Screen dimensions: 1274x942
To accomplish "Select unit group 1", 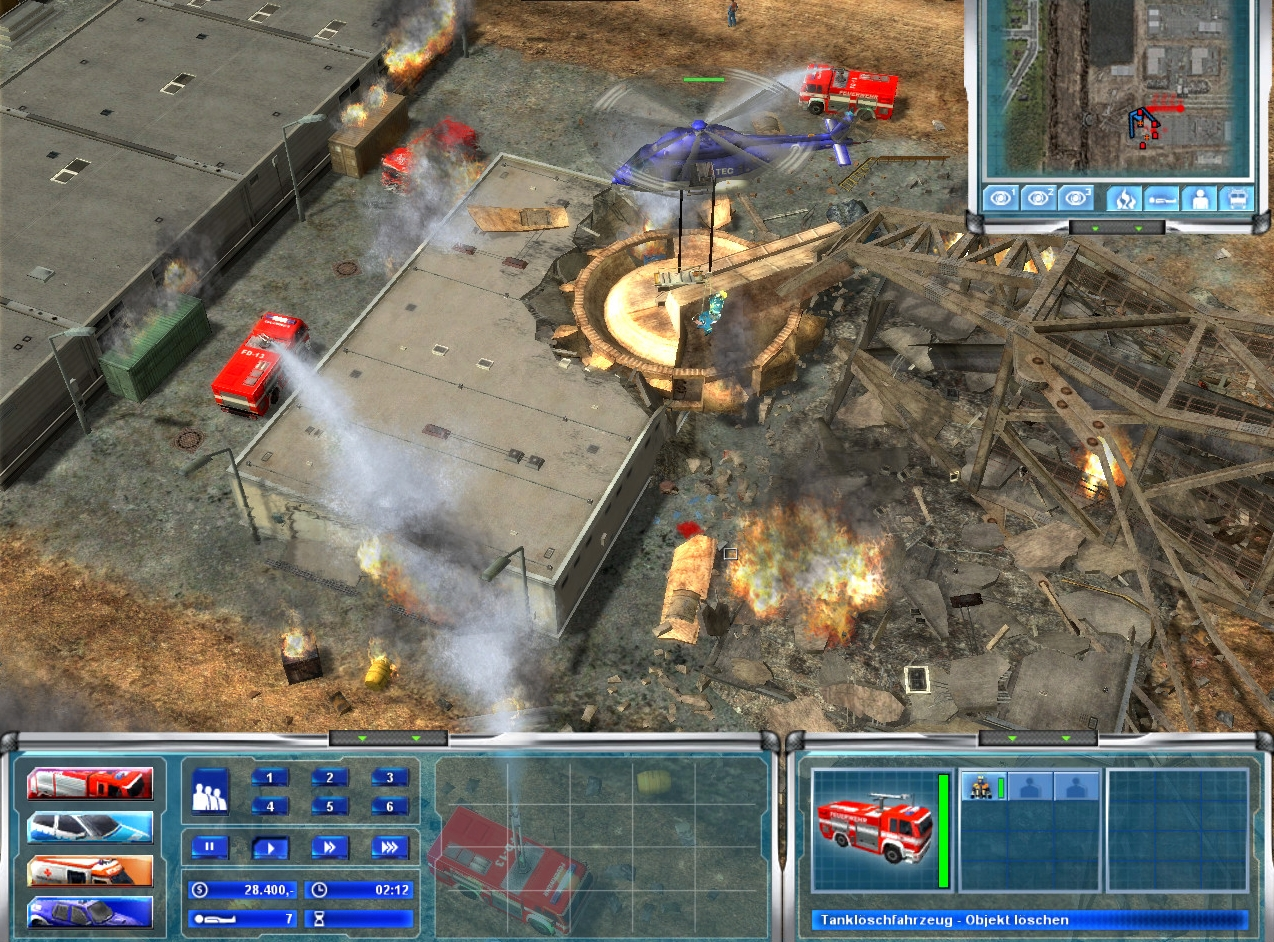I will point(270,778).
